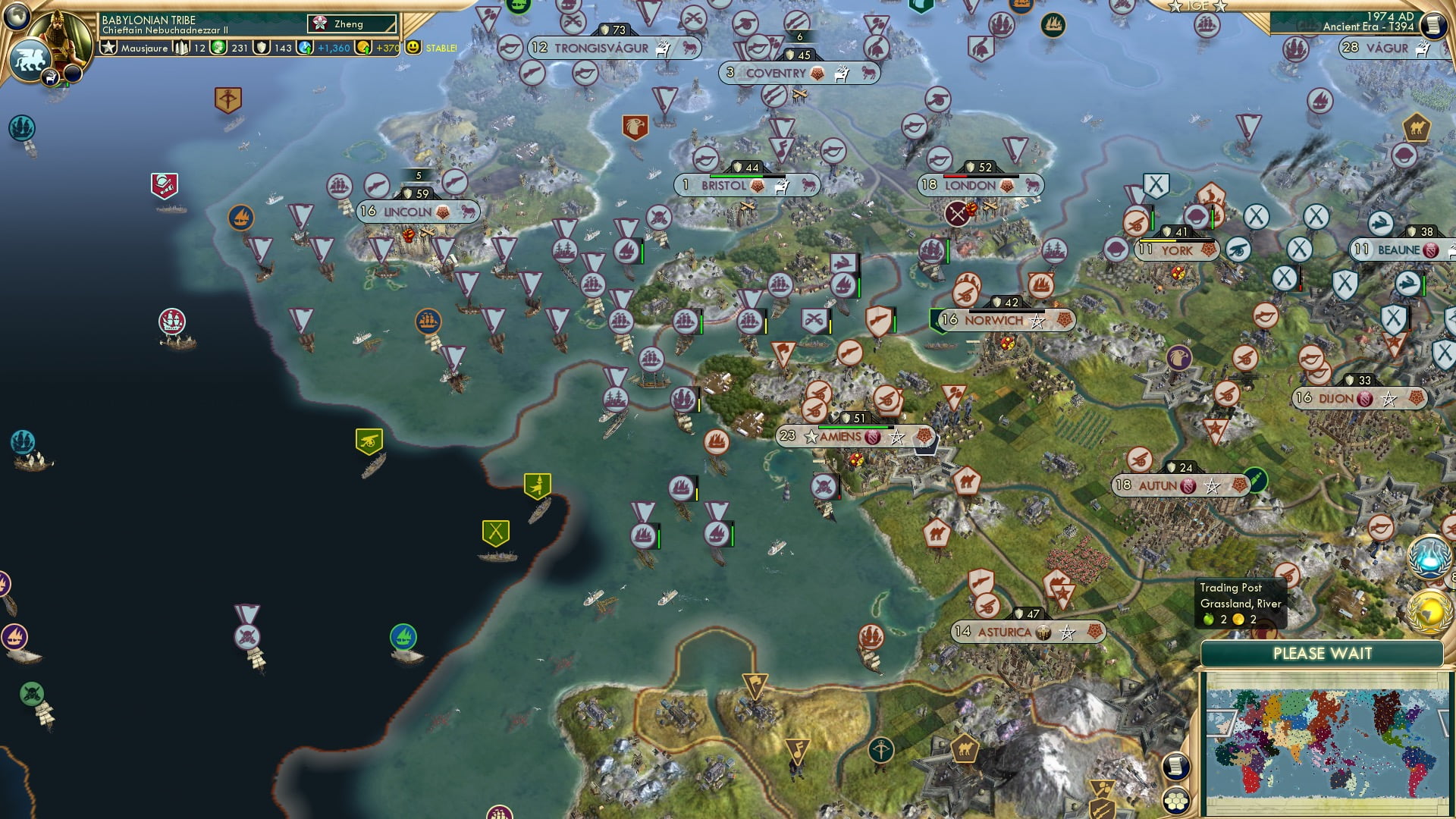Screen dimensions: 1456x819
Task: Click the STABLE happiness smiley indicator
Action: 413,47
